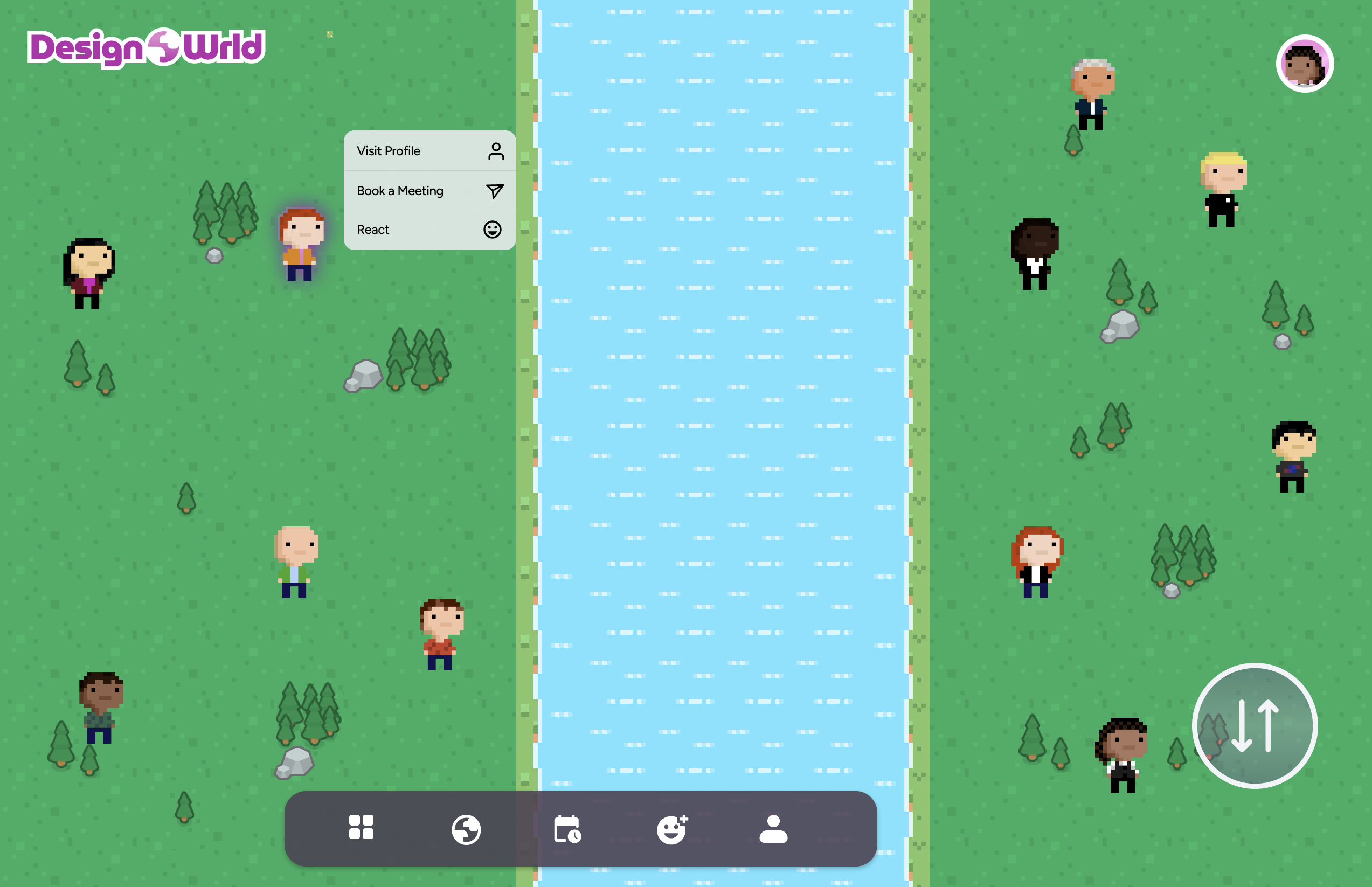
Task: Click the red-haired woman on the right side
Action: point(1036,562)
